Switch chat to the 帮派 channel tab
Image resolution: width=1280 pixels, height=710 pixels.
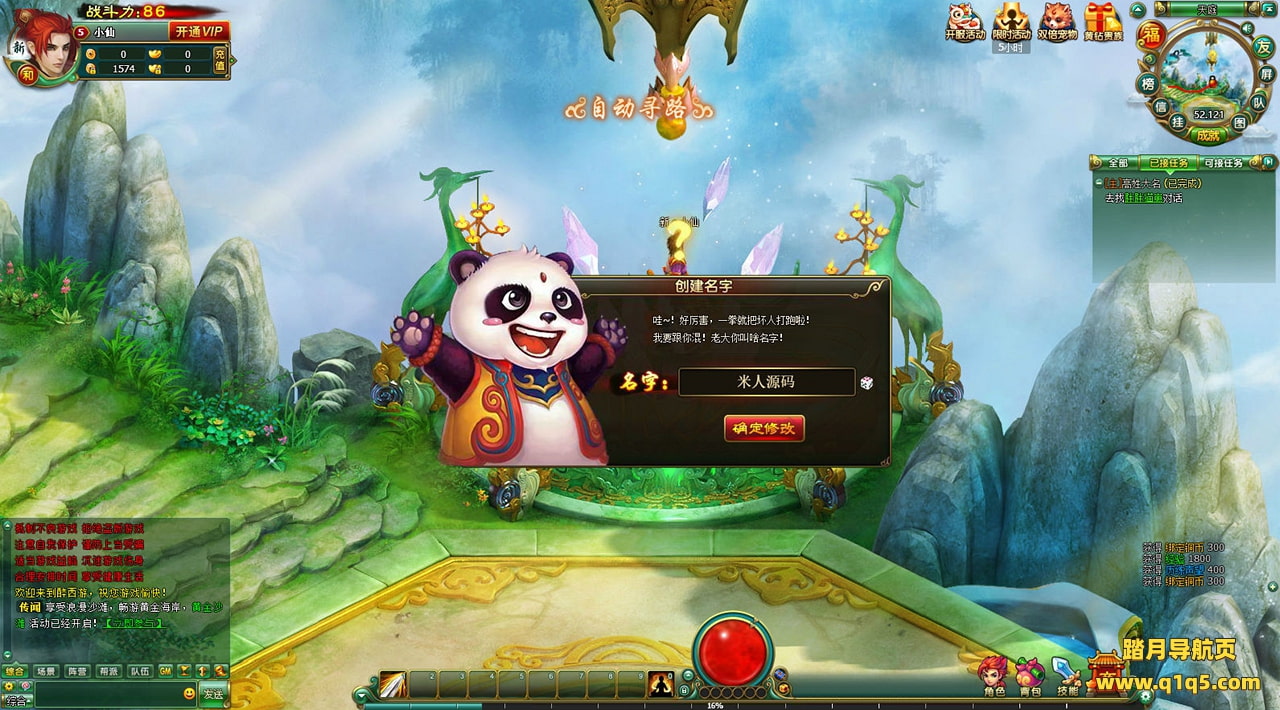click(x=108, y=671)
